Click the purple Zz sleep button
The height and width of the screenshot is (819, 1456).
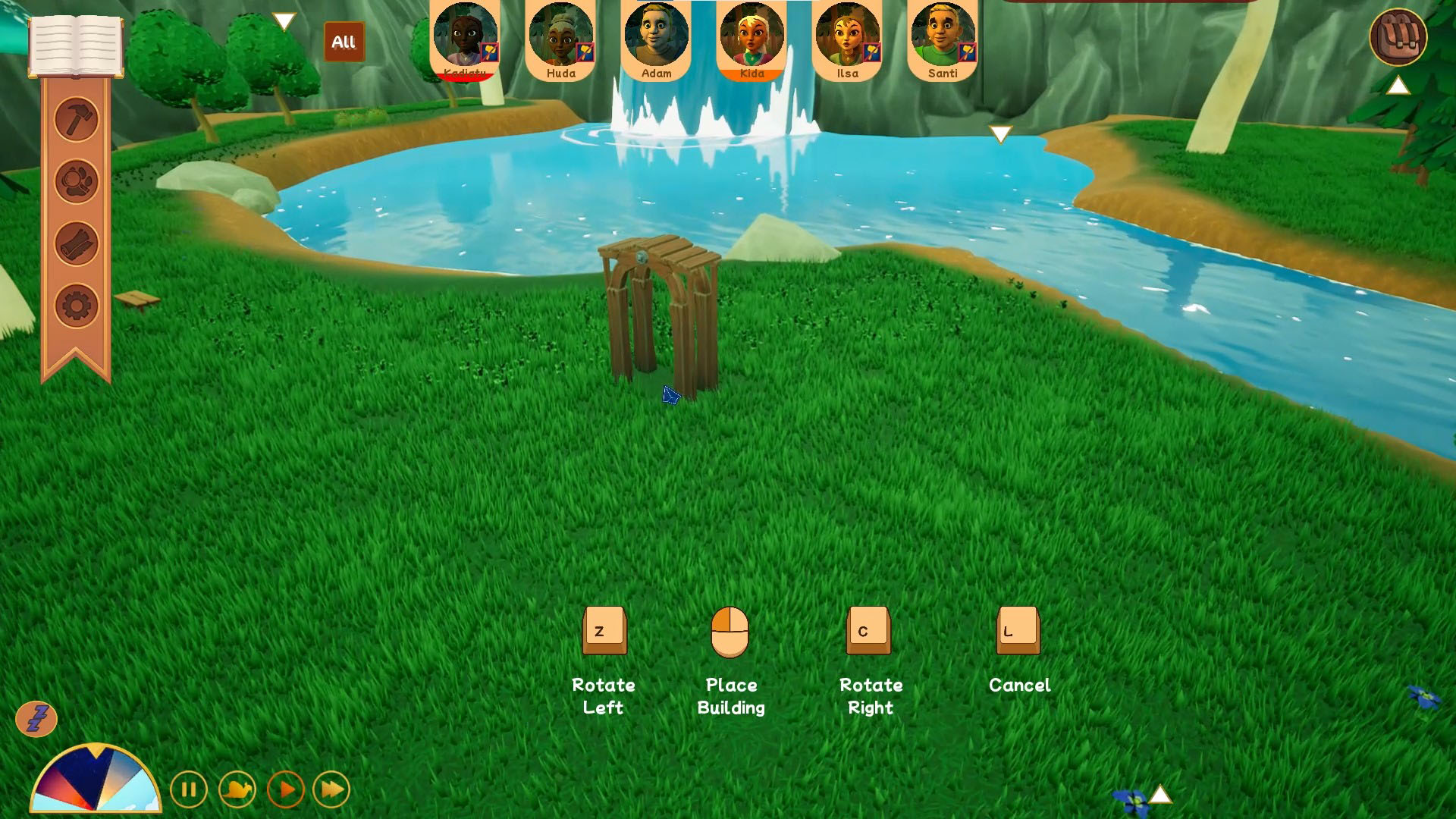coord(36,718)
